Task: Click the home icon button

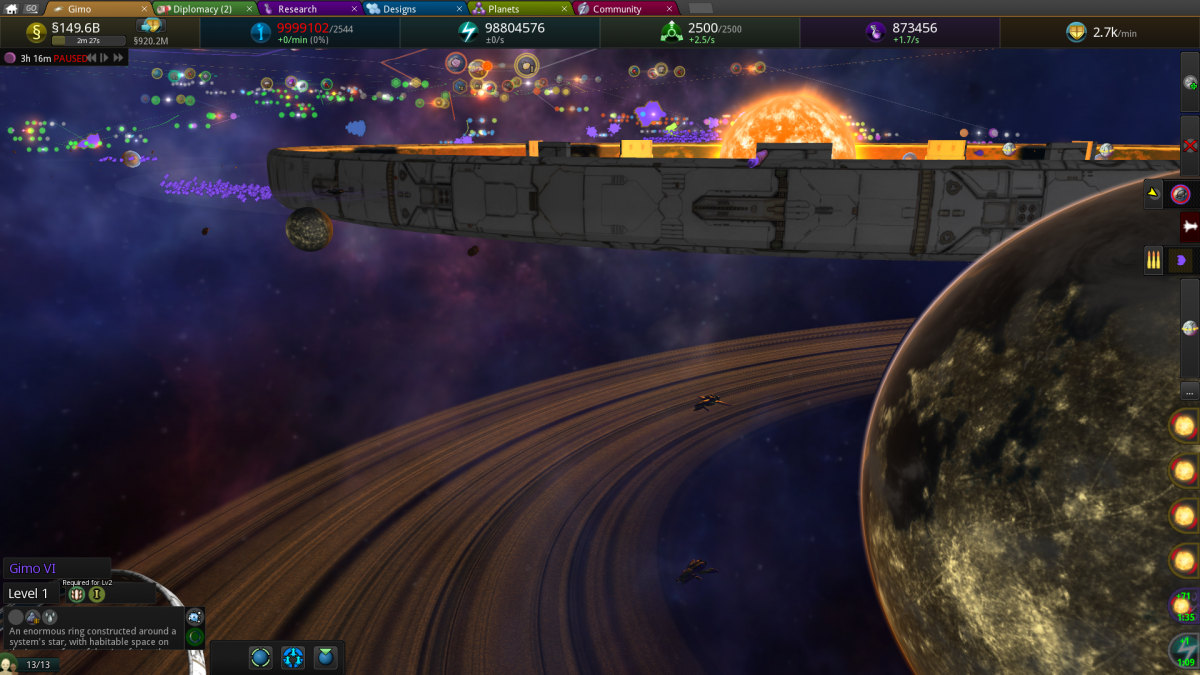Action: point(12,8)
